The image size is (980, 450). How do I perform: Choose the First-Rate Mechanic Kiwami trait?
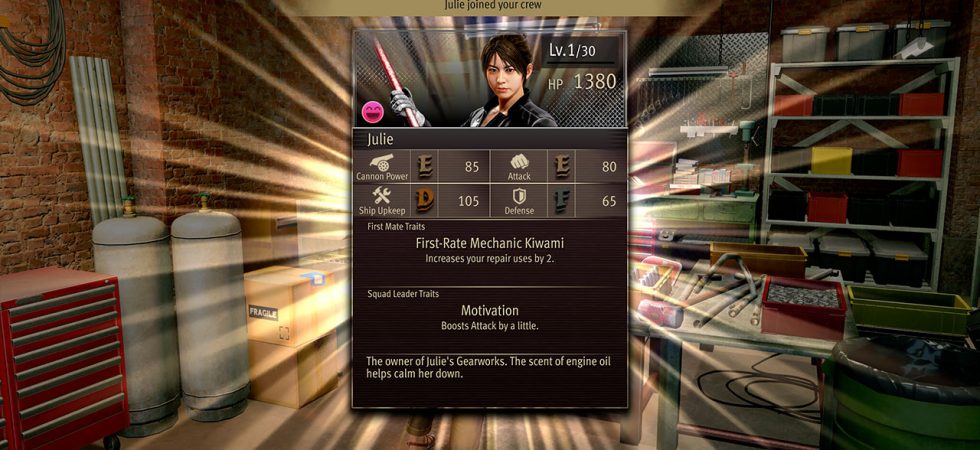point(489,242)
